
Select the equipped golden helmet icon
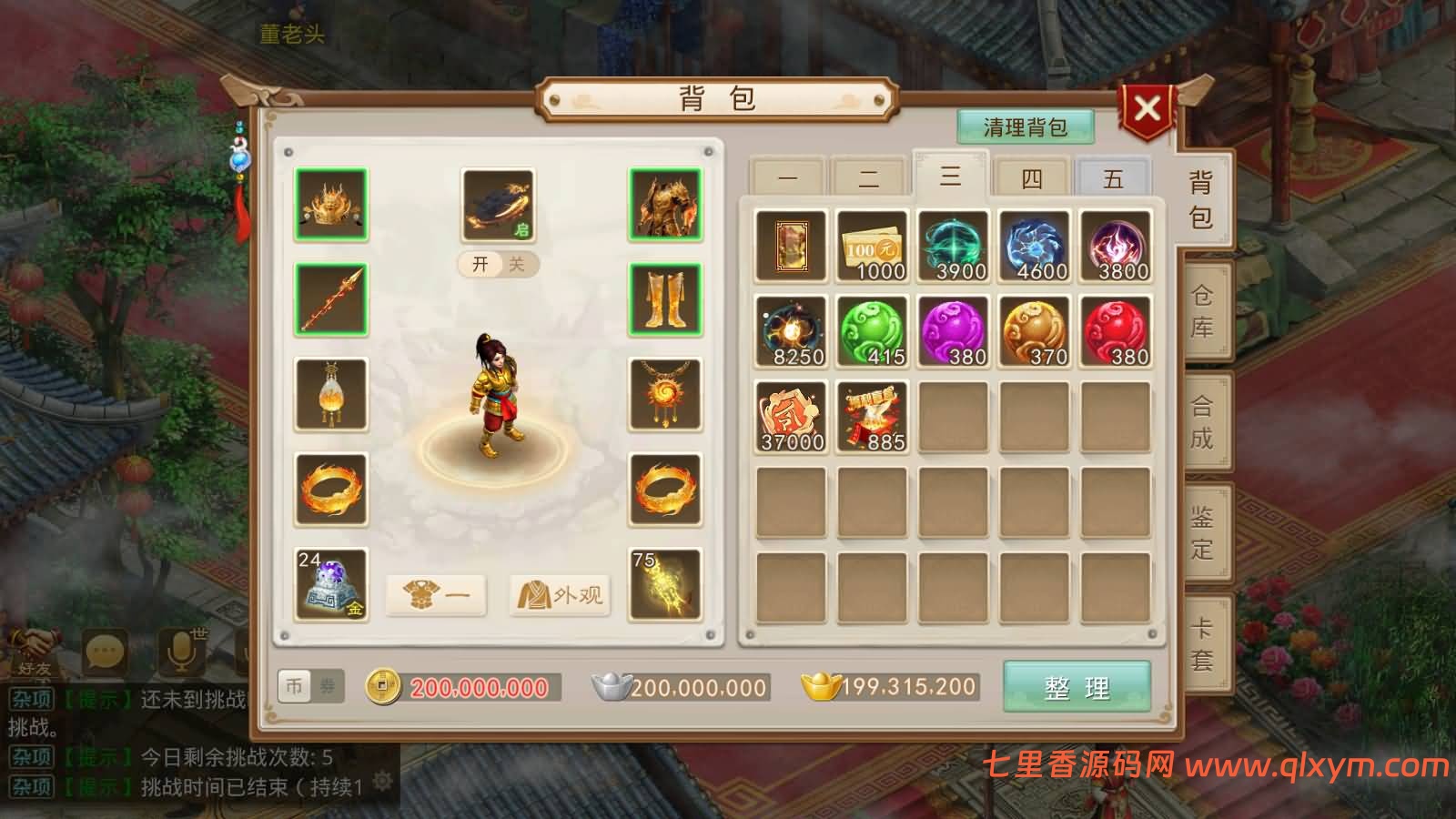click(x=330, y=207)
